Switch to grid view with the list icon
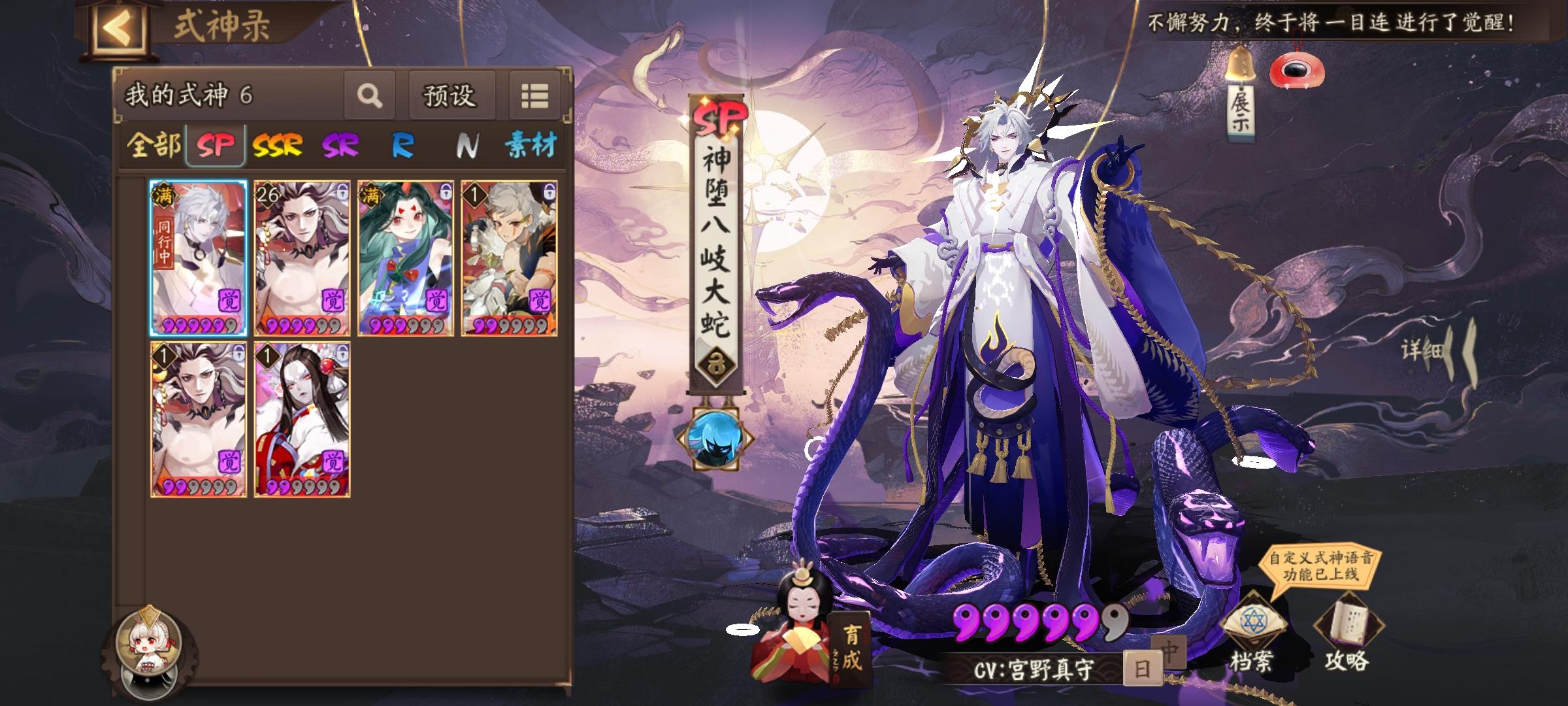1568x706 pixels. 534,95
